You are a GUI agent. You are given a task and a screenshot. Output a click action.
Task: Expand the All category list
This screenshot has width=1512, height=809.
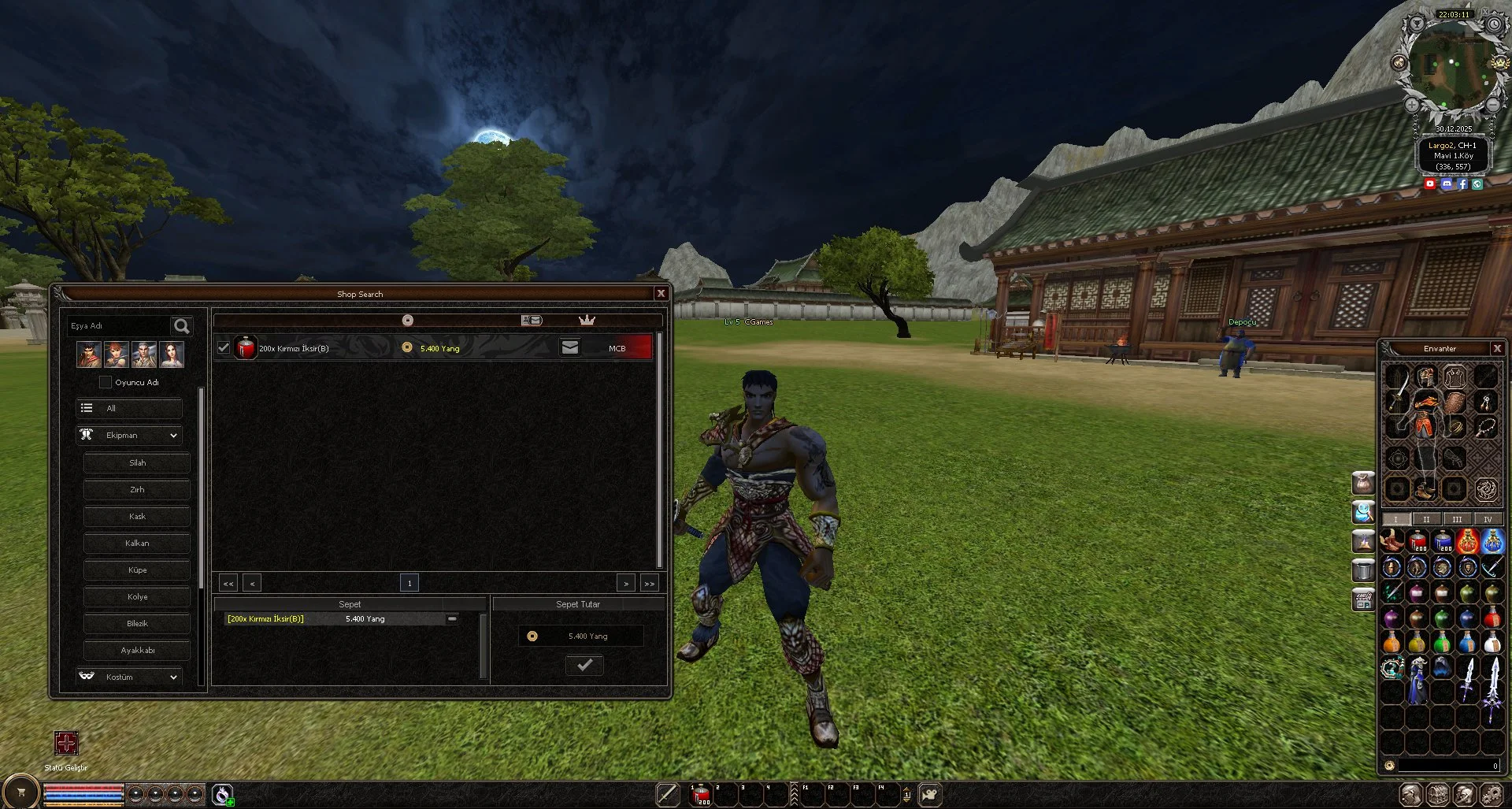(128, 408)
